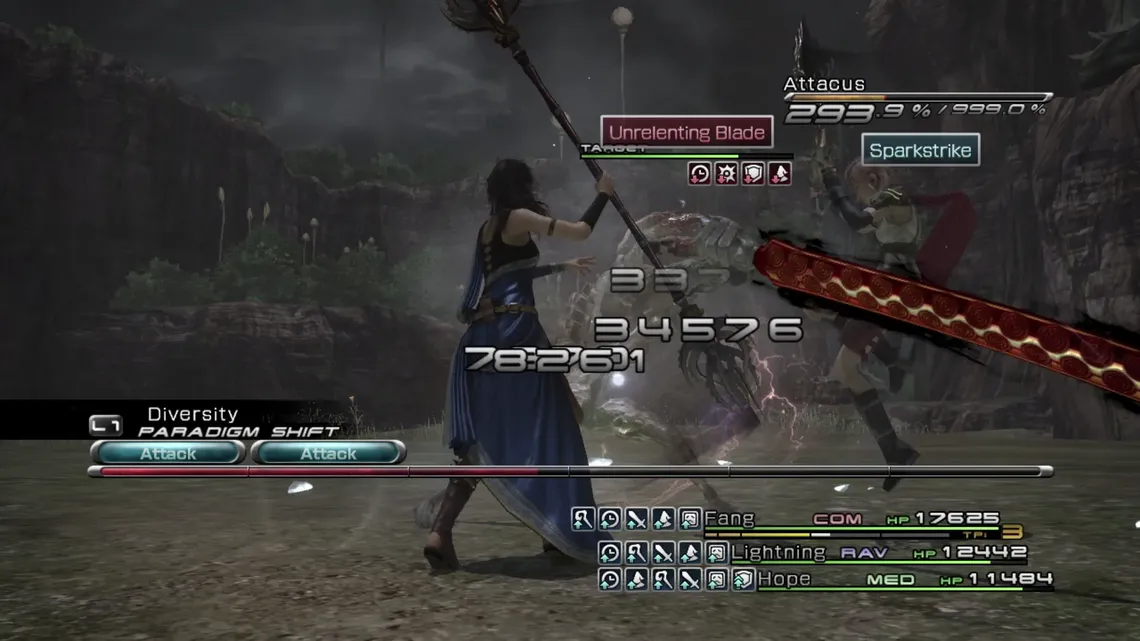Screen dimensions: 1140x641
Task: Inspect the Slow clock debuff on target
Action: click(x=700, y=174)
